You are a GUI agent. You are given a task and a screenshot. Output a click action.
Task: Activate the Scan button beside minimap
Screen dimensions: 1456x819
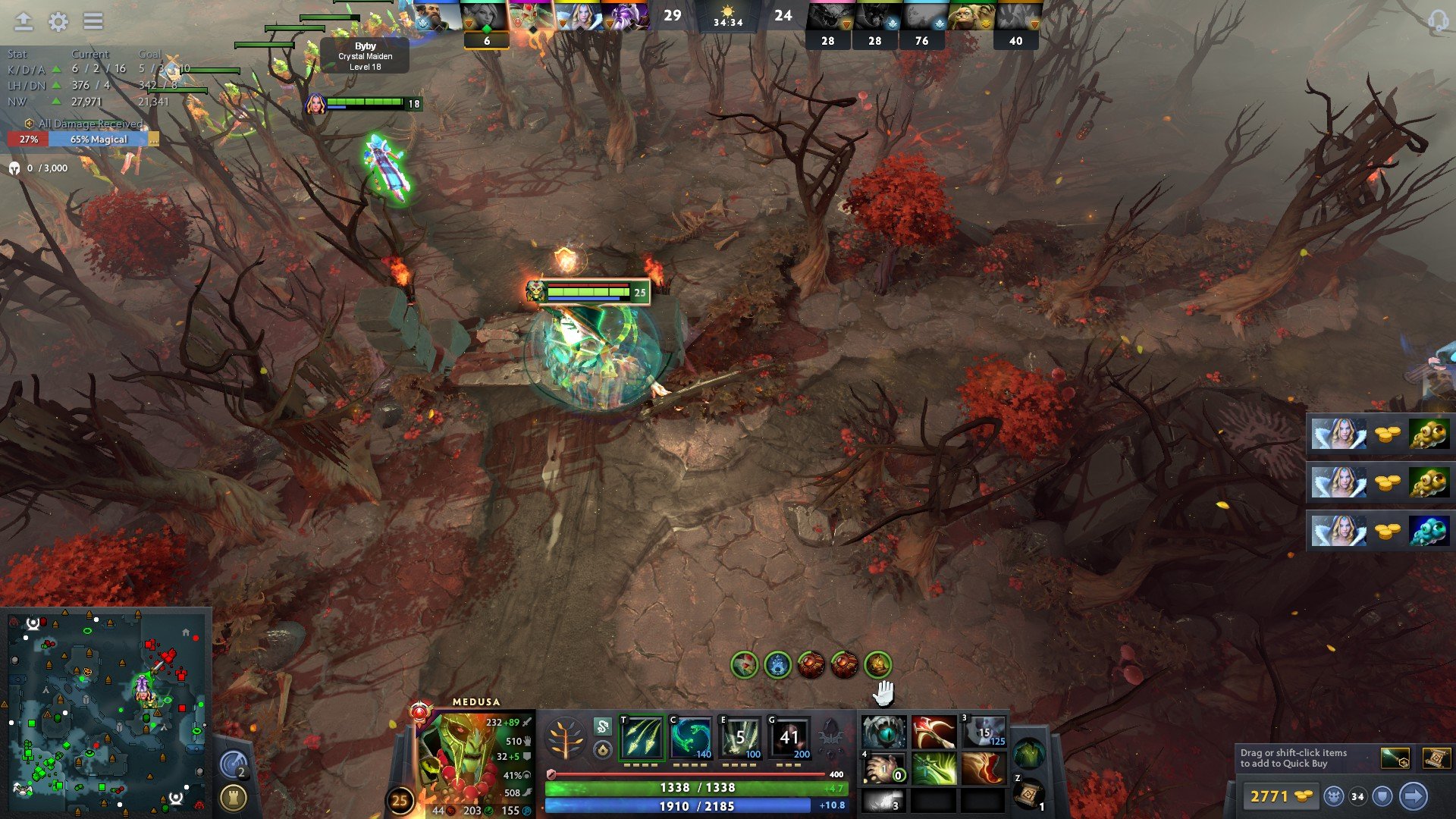coord(234,764)
